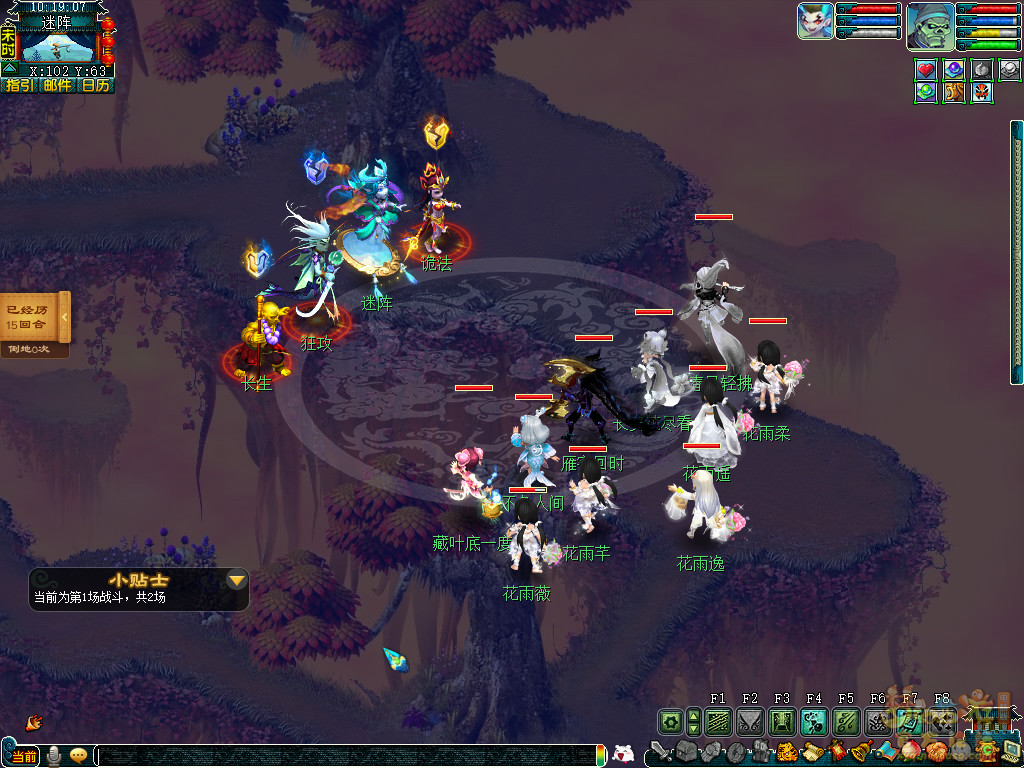The width and height of the screenshot is (1024, 768).
Task: Collapse the 小贴士 tips panel dropdown arrow
Action: point(237,580)
